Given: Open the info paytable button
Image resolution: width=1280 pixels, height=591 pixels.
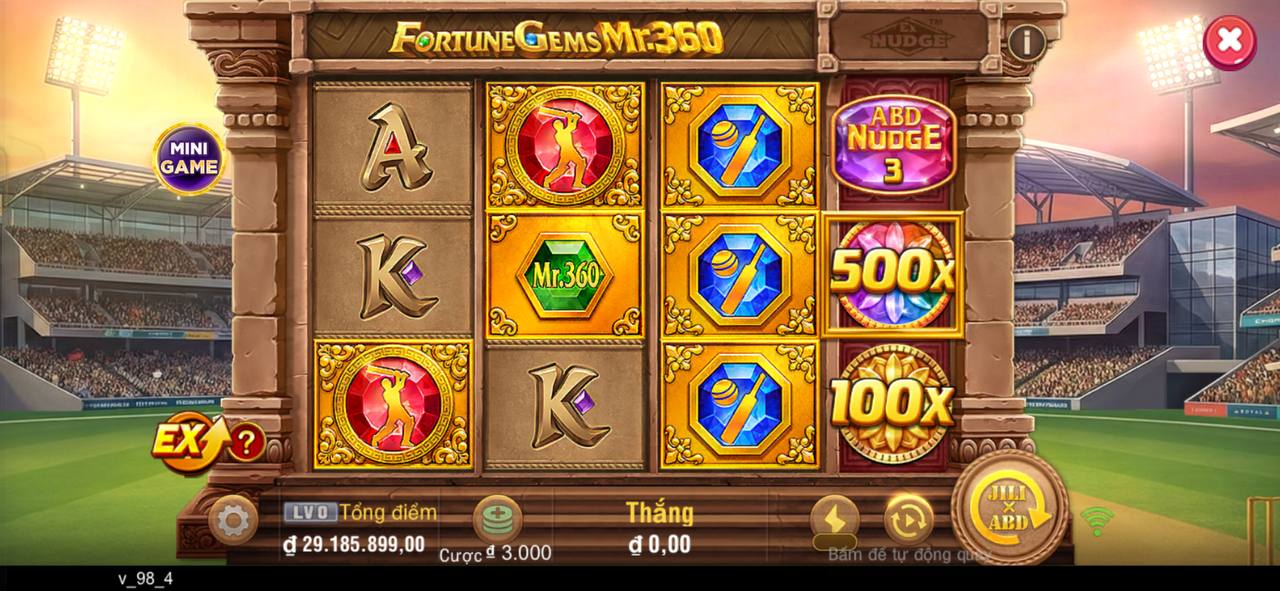Looking at the screenshot, I should 1026,41.
